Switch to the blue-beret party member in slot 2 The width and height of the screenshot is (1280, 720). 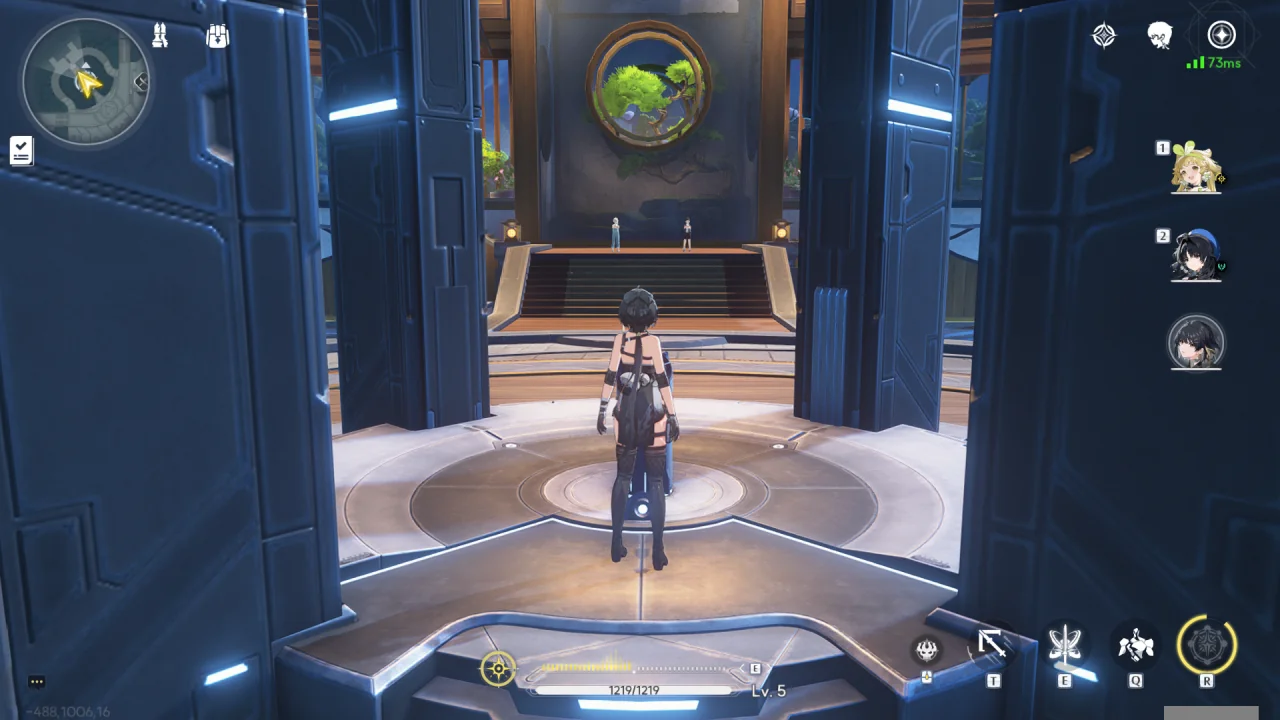click(1196, 256)
